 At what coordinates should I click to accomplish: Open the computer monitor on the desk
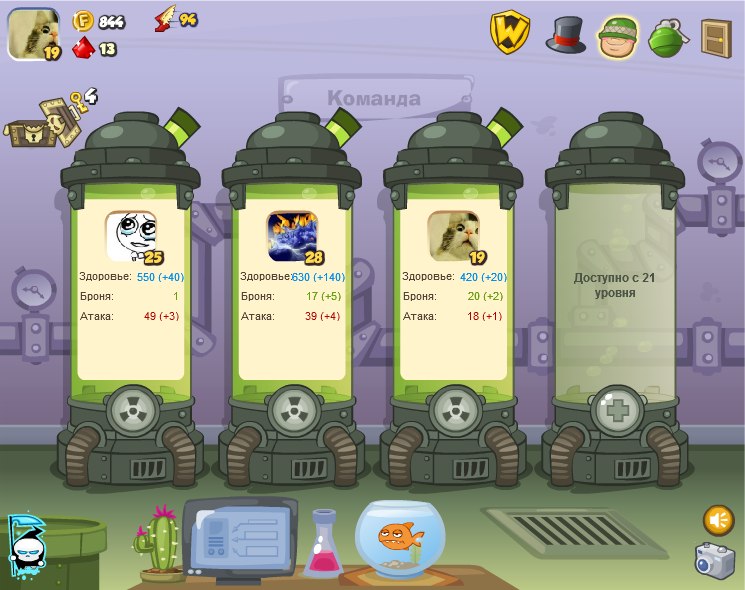240,537
